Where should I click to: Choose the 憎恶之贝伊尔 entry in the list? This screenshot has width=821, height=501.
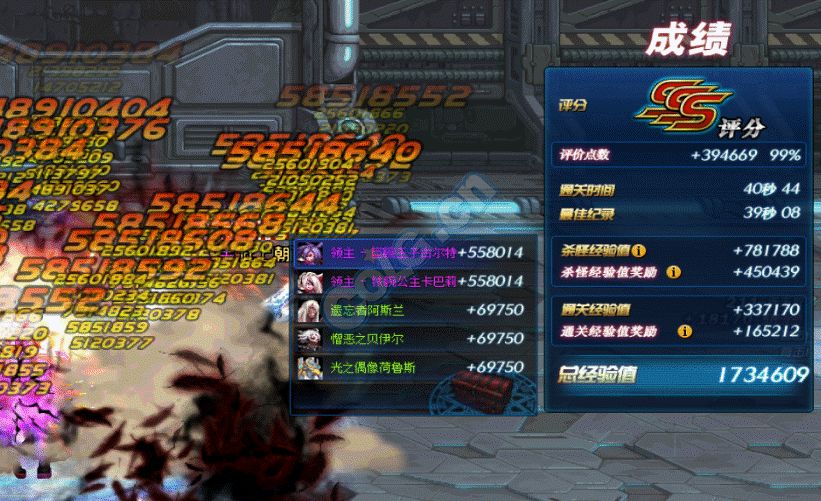[x=411, y=339]
